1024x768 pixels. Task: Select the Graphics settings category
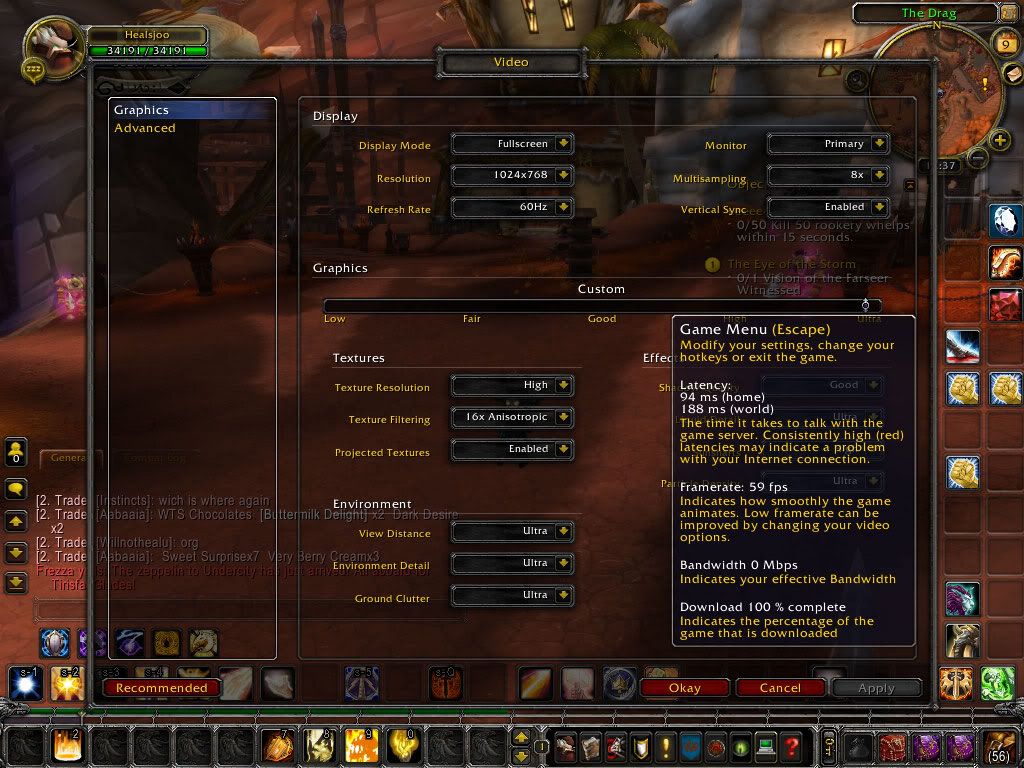coord(142,110)
